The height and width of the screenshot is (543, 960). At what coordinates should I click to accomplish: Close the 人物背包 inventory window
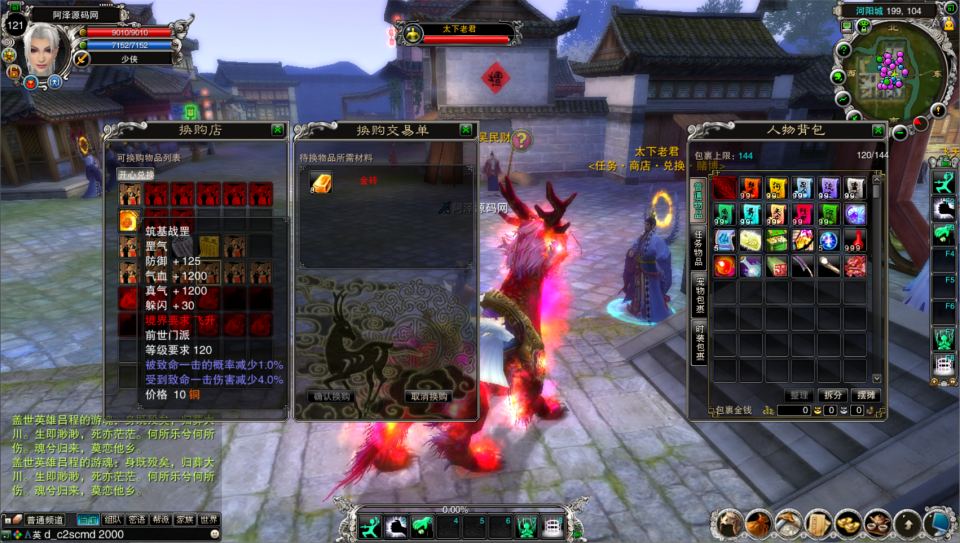coord(878,130)
